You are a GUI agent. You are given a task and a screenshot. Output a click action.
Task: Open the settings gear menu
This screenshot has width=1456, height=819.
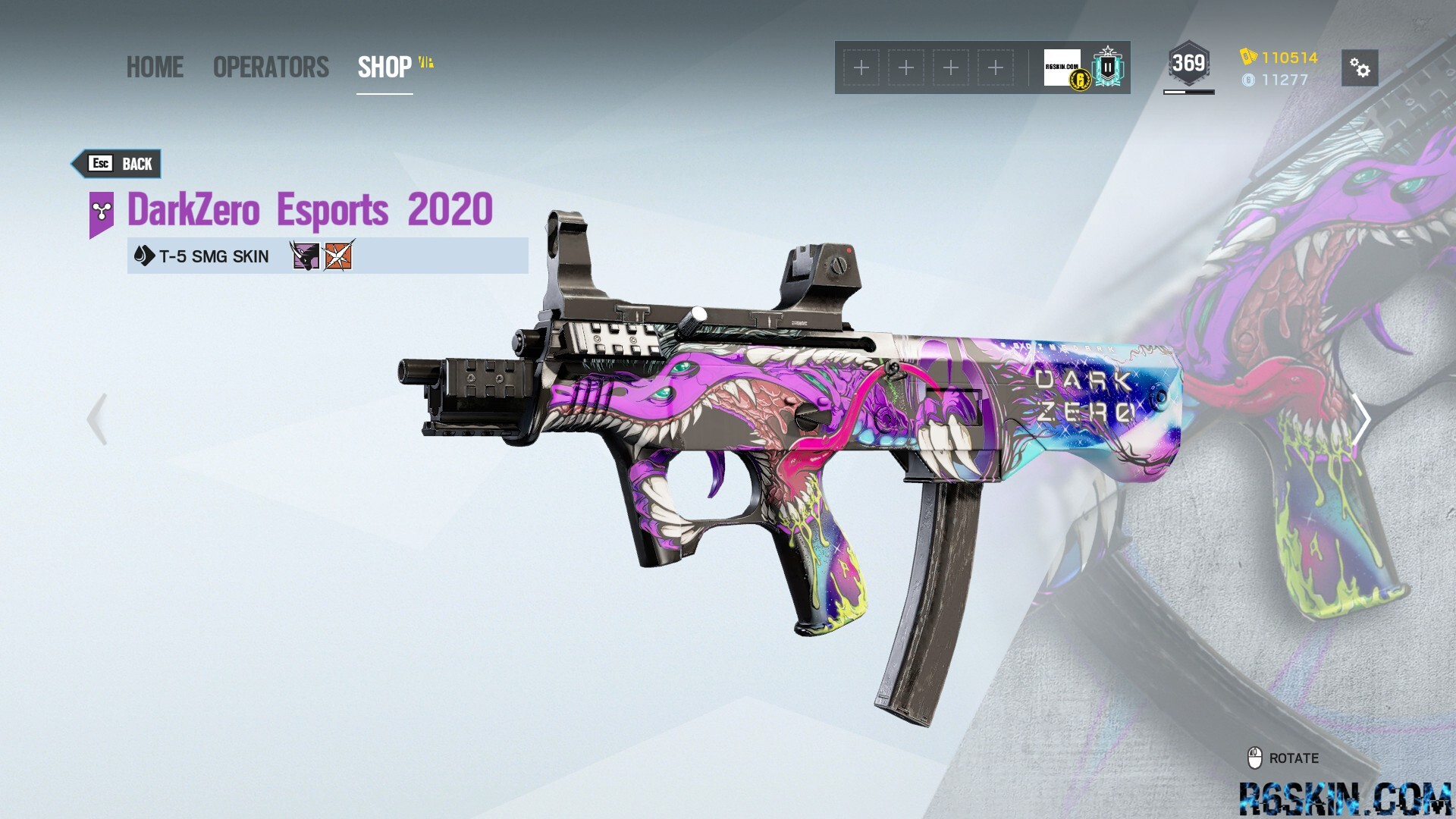(x=1361, y=68)
